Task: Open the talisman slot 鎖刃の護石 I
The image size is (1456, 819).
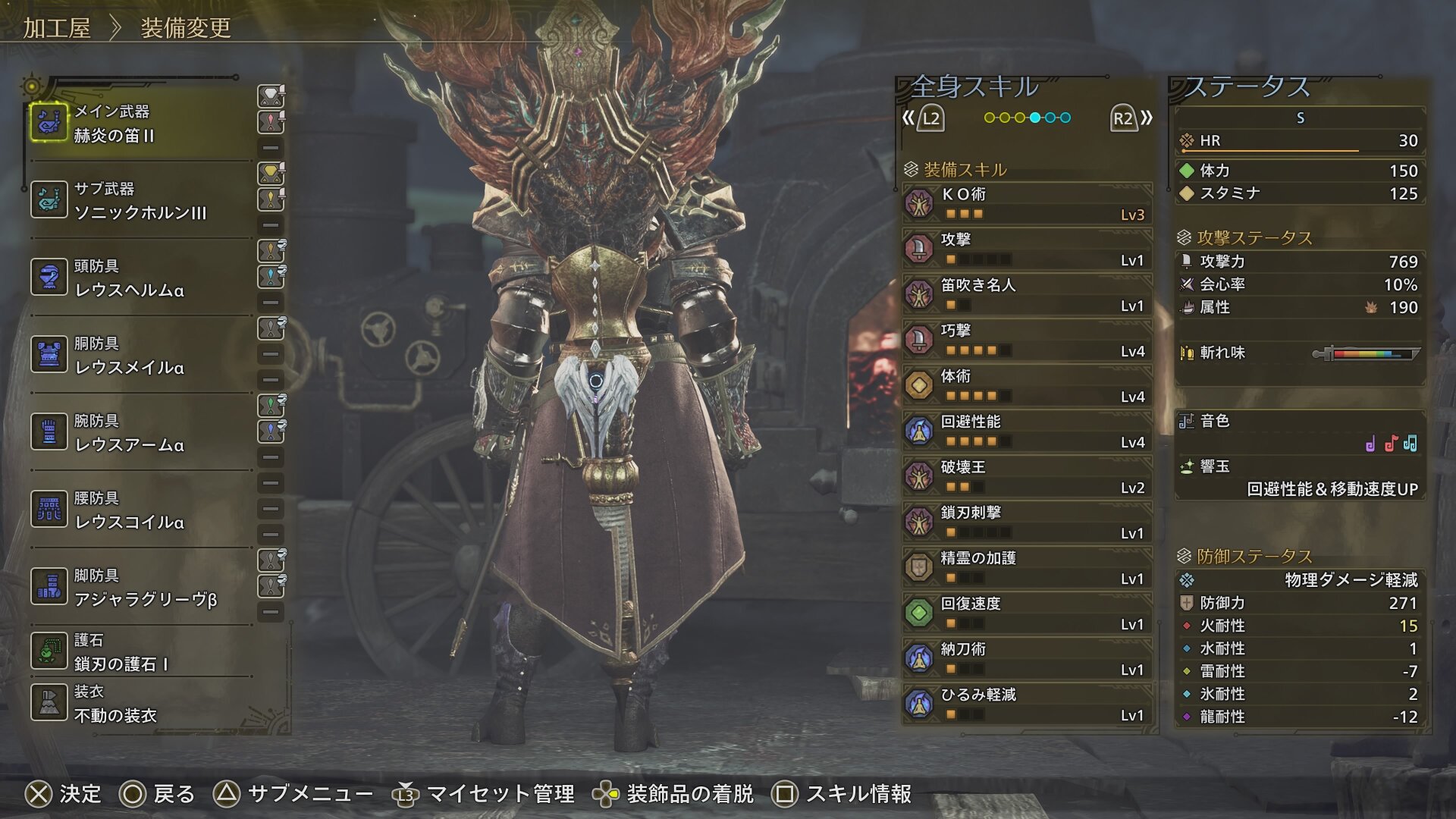Action: click(140, 652)
